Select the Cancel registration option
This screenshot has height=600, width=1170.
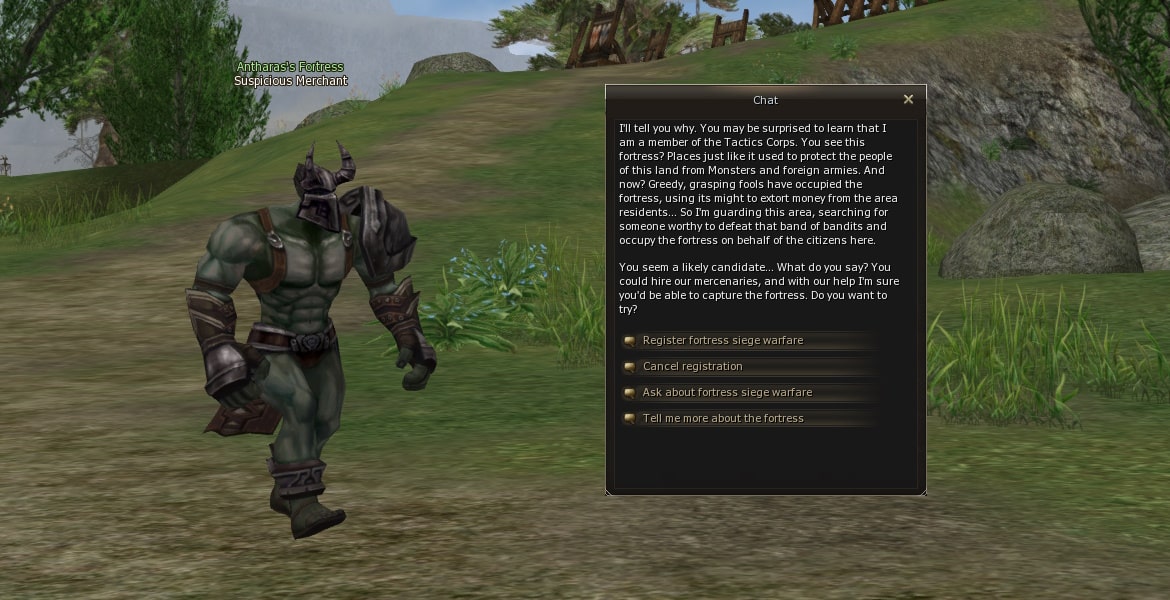coord(692,367)
